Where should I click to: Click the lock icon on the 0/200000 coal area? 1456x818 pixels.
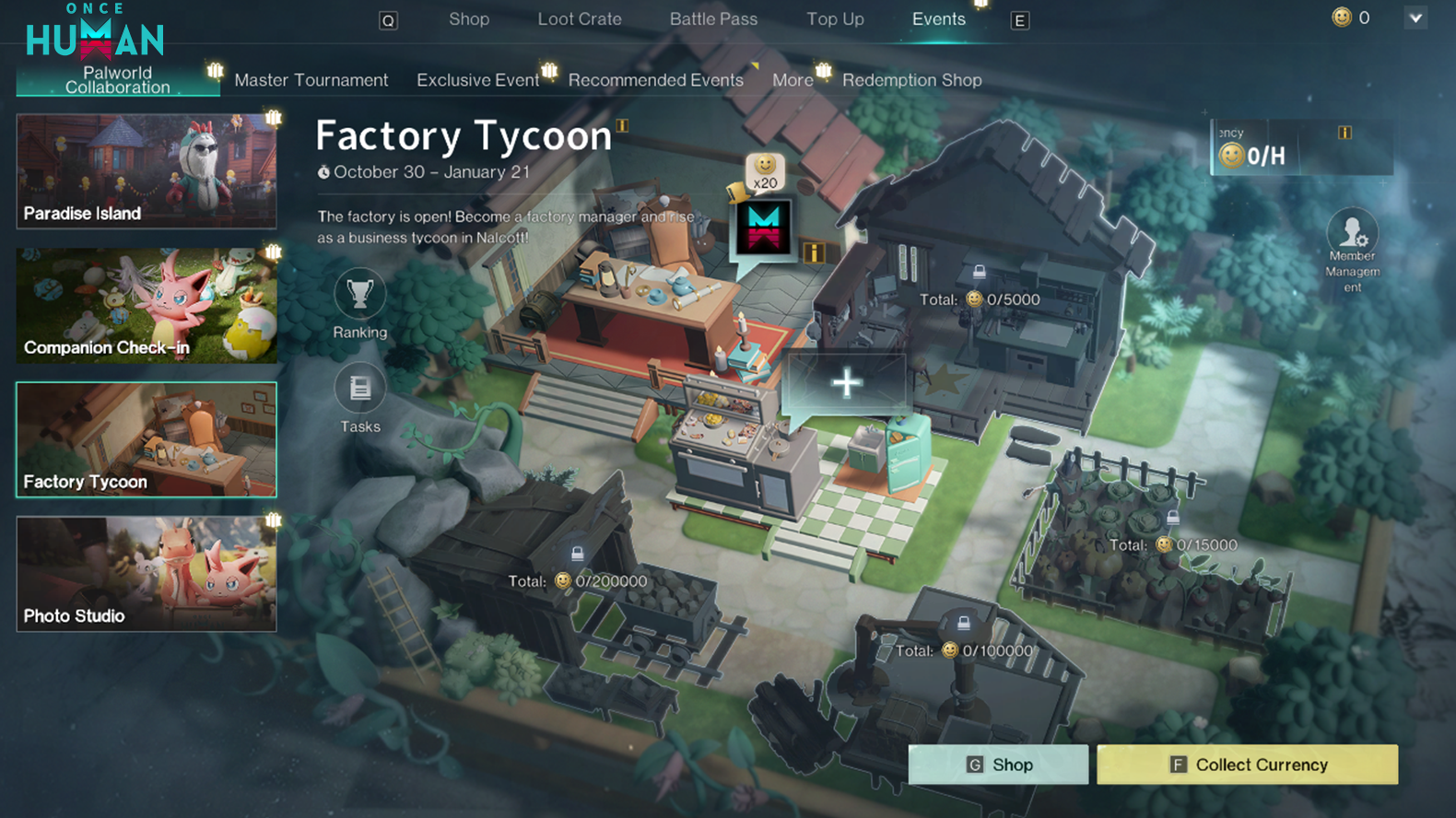(579, 554)
